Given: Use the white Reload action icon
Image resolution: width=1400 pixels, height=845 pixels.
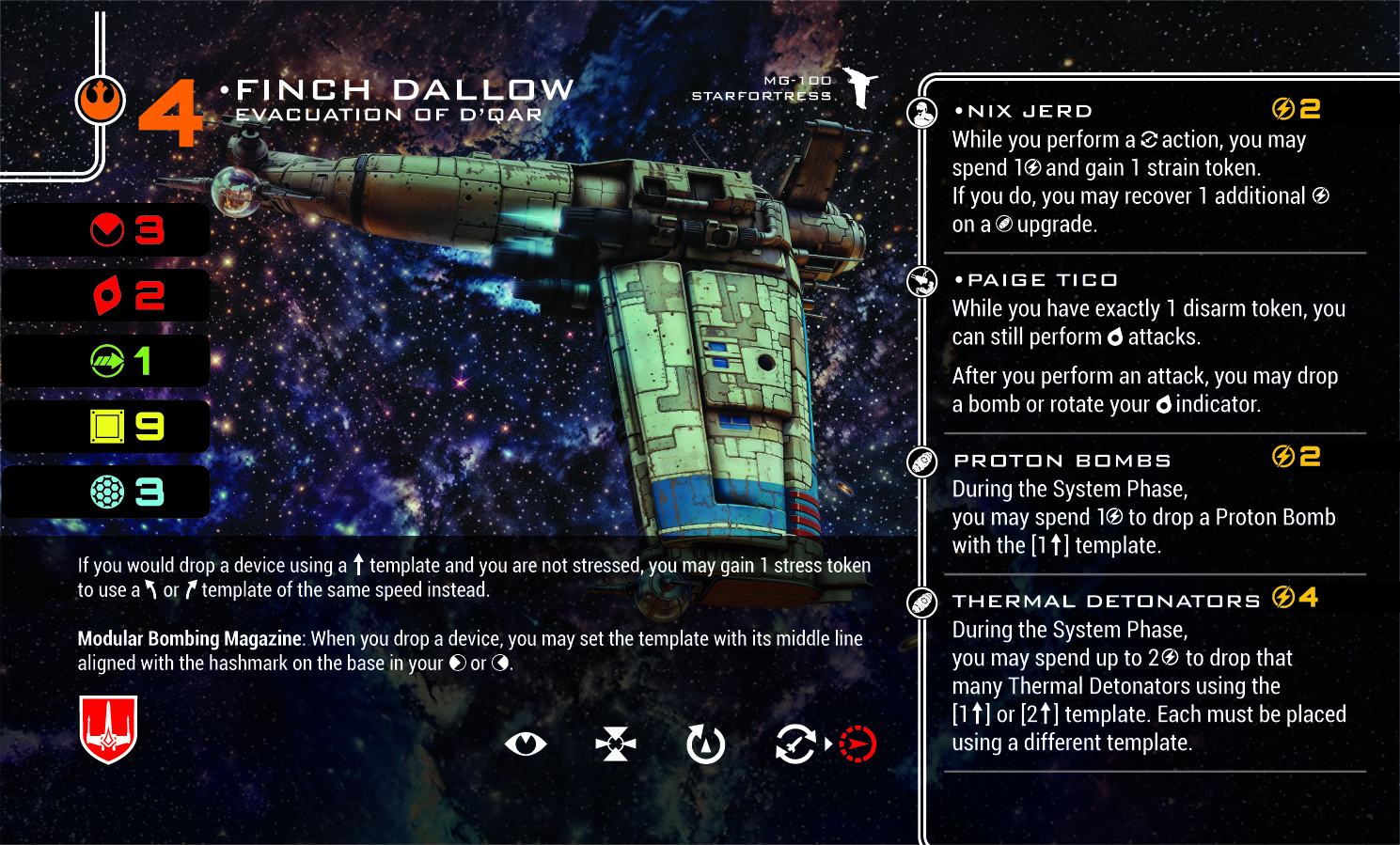Looking at the screenshot, I should point(795,744).
